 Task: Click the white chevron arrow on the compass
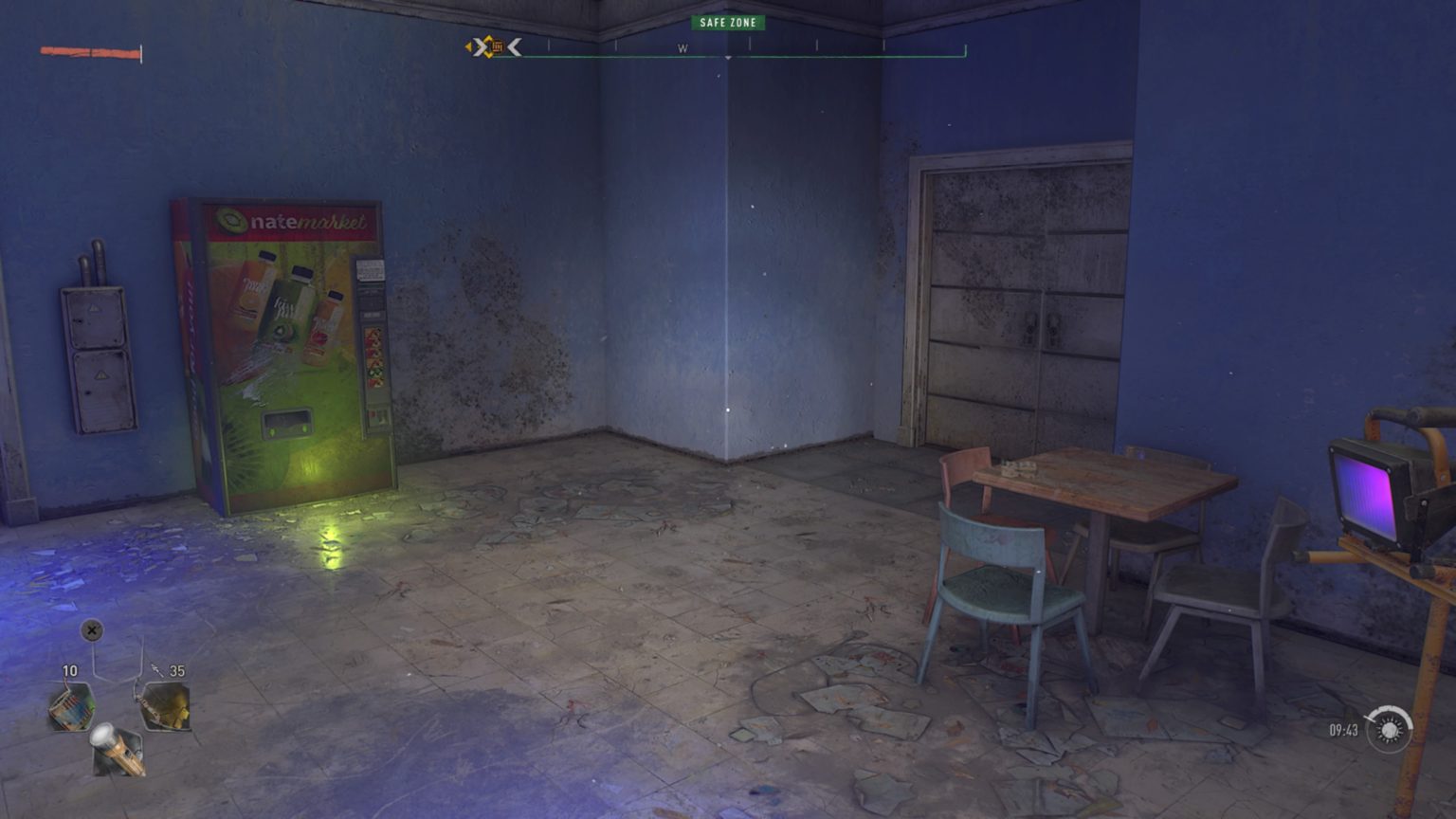[515, 47]
